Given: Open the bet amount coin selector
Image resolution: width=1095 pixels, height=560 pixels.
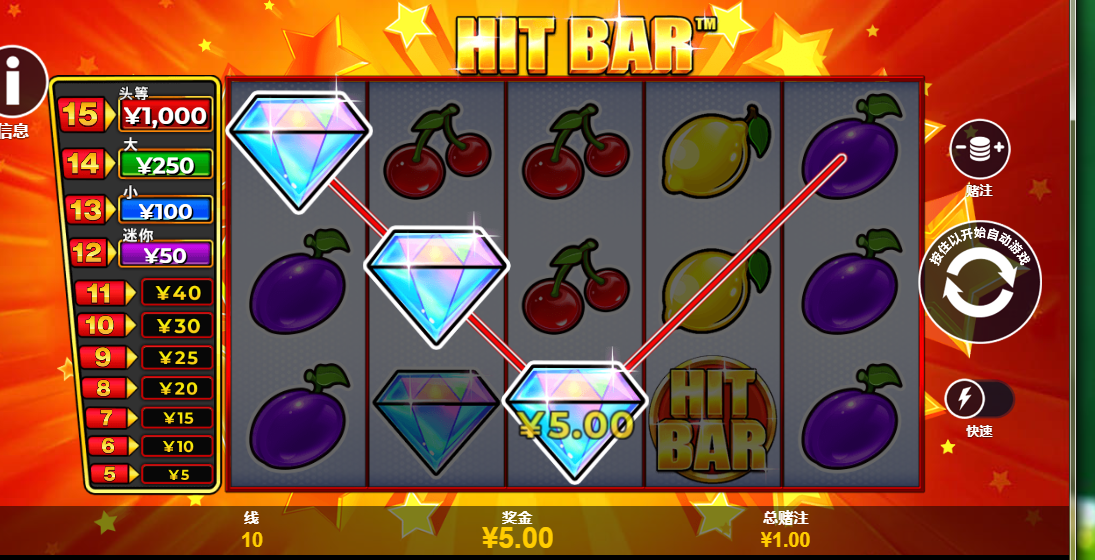Looking at the screenshot, I should point(979,149).
